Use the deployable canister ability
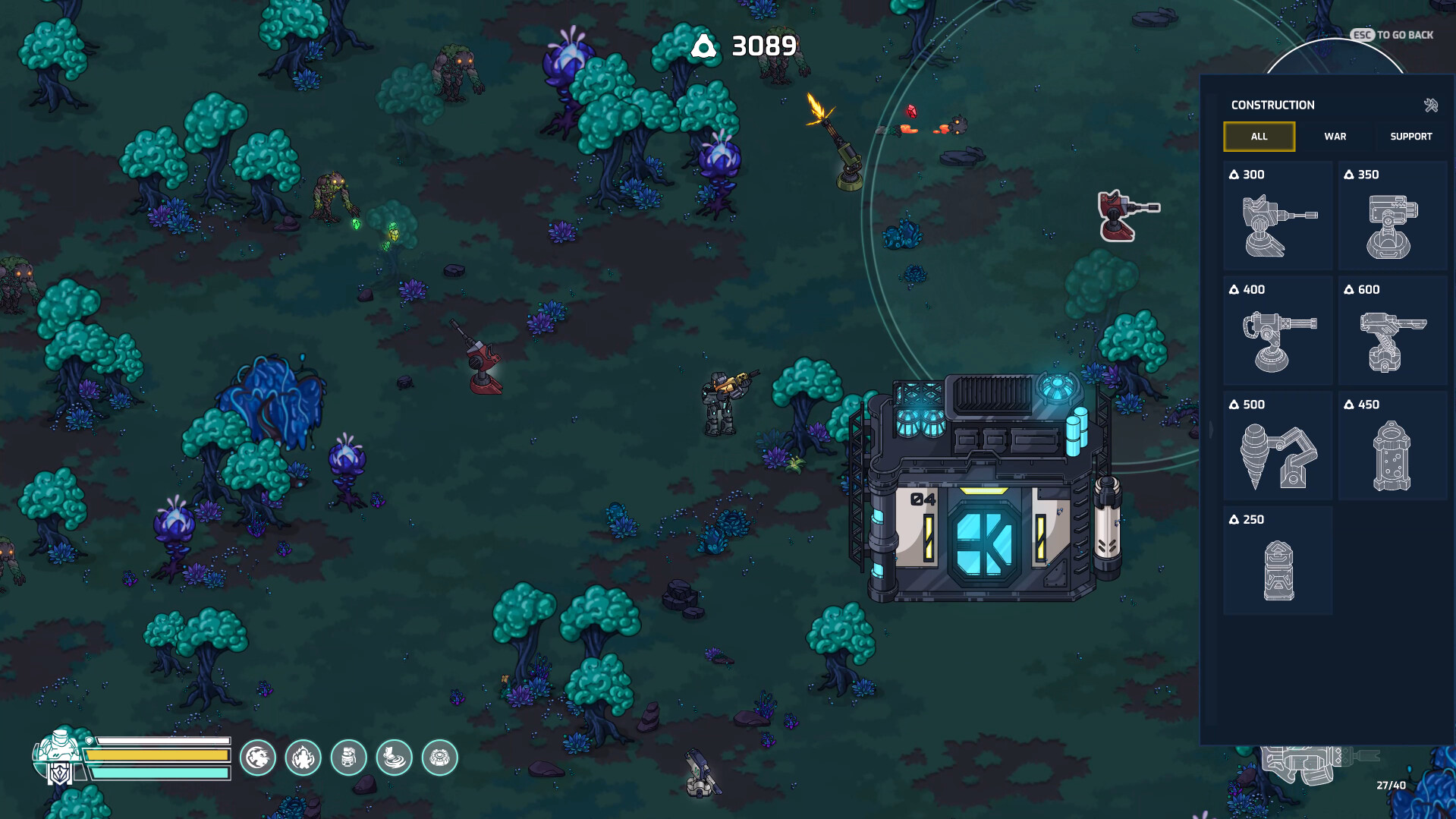This screenshot has height=819, width=1456. [349, 758]
